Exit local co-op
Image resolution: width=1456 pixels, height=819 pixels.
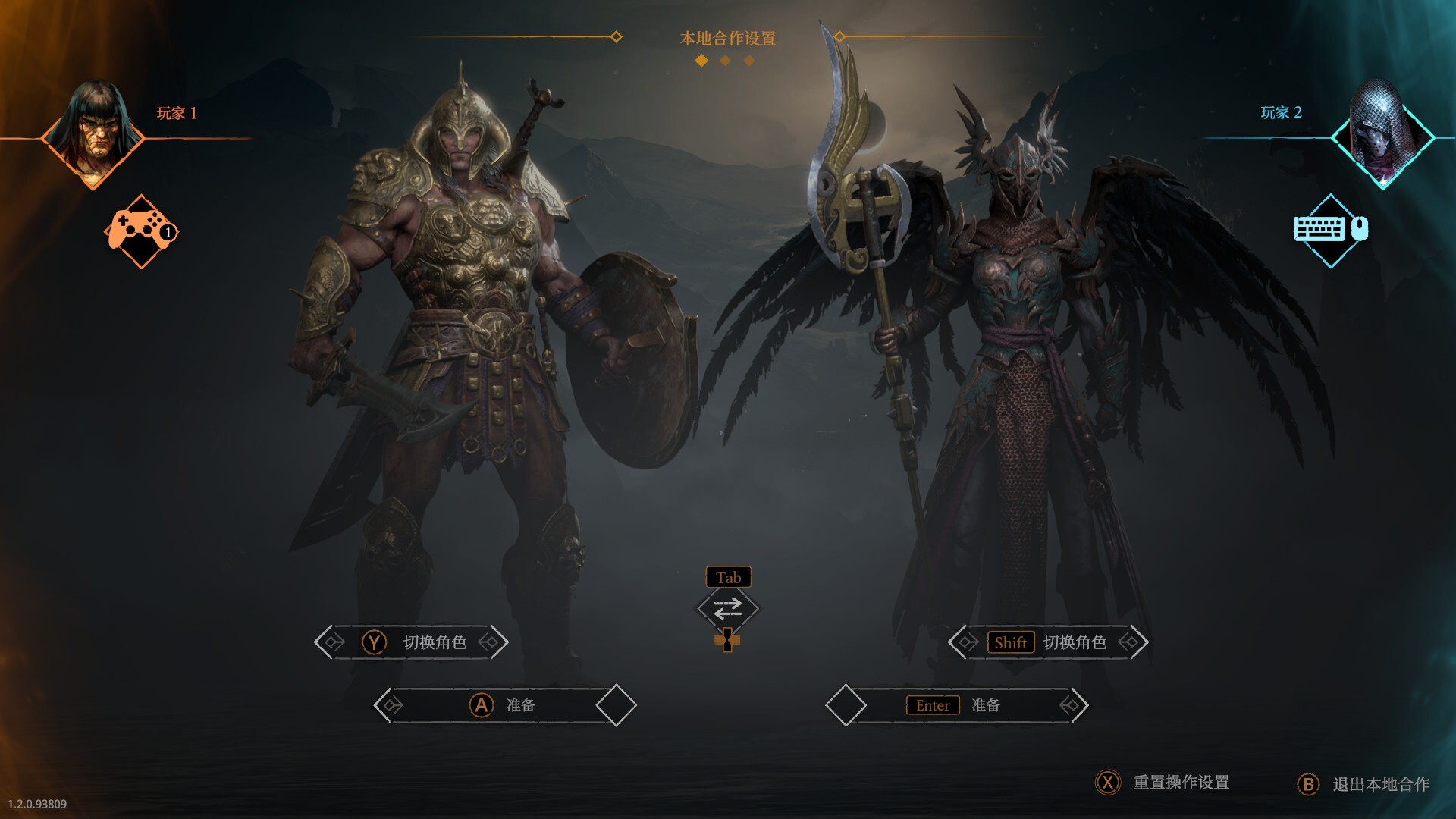[1363, 784]
